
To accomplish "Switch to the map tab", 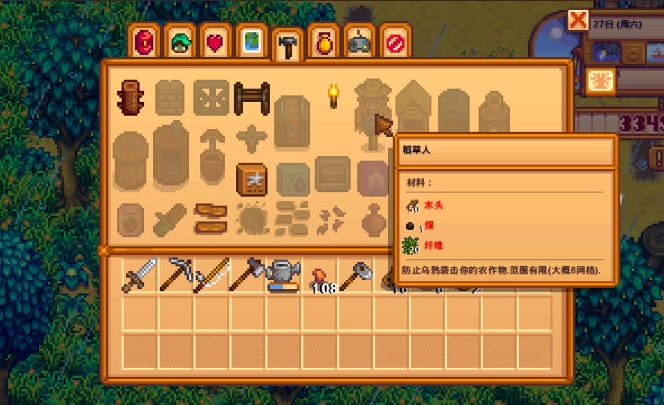I will point(252,43).
